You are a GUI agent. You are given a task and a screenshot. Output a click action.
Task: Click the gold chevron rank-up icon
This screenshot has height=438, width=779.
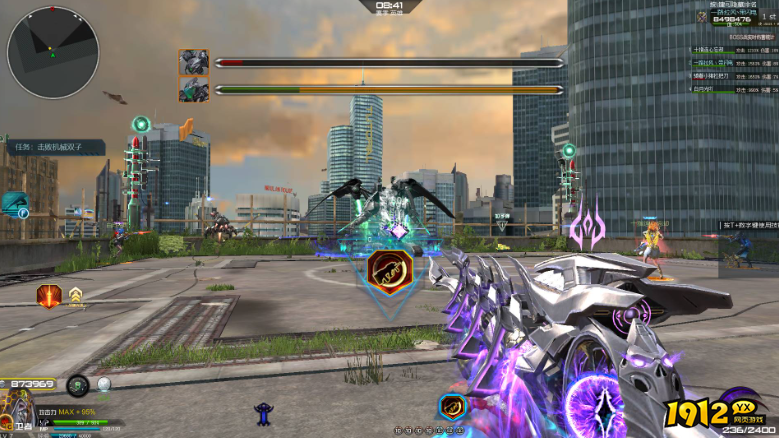click(x=75, y=295)
